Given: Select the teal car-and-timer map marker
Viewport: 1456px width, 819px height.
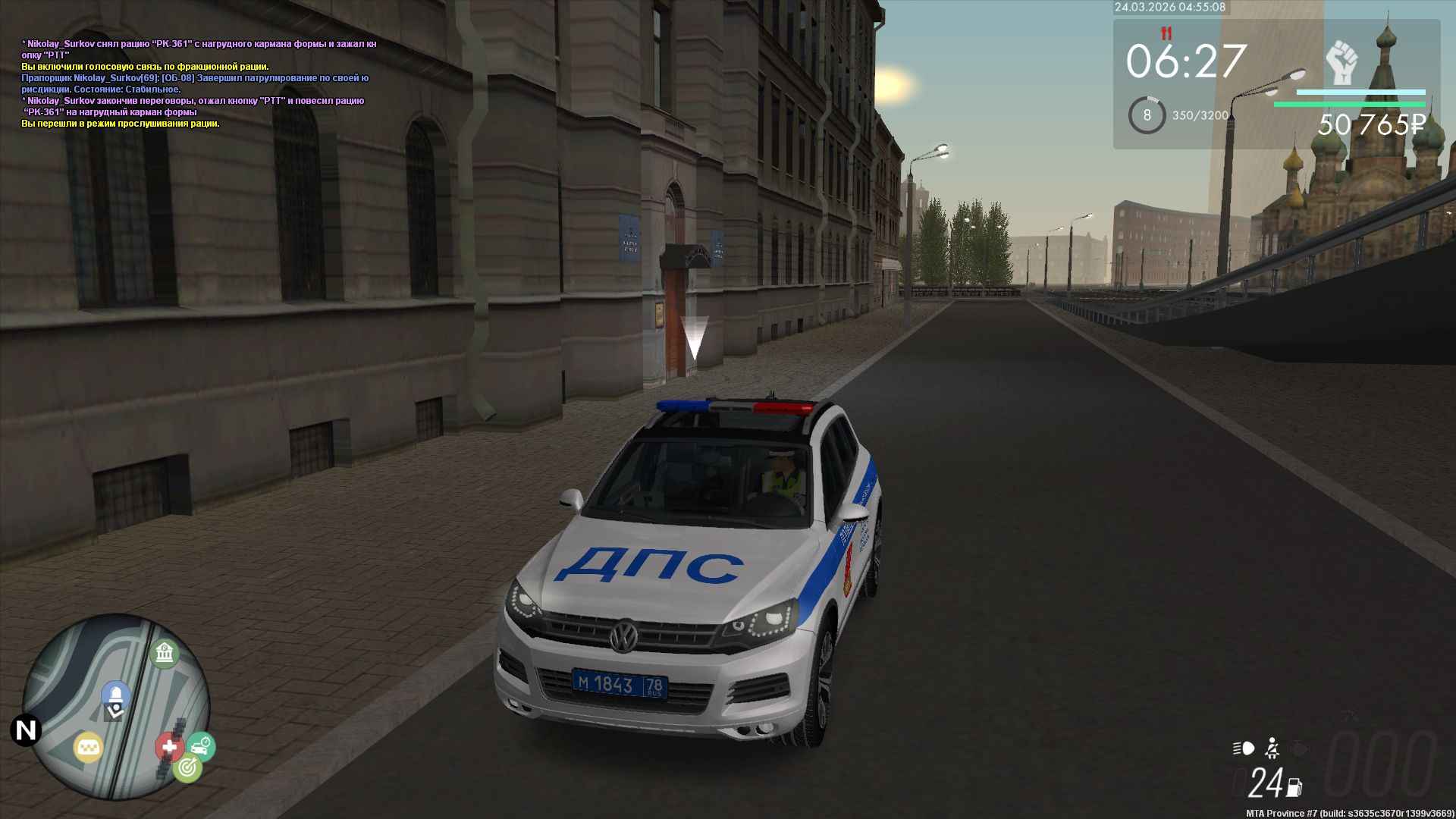Looking at the screenshot, I should coord(201,747).
